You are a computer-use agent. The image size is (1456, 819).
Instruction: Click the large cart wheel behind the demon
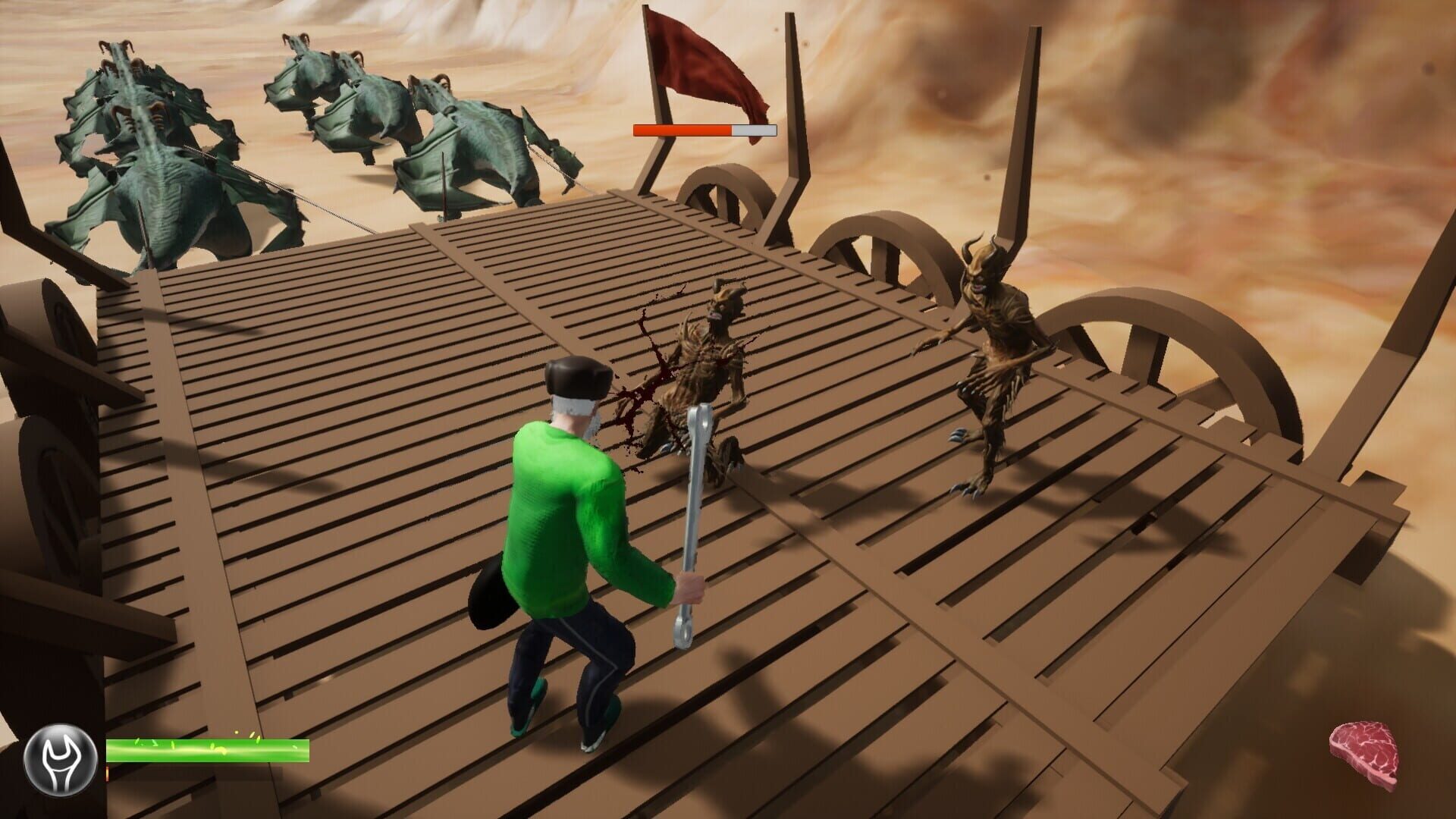880,258
